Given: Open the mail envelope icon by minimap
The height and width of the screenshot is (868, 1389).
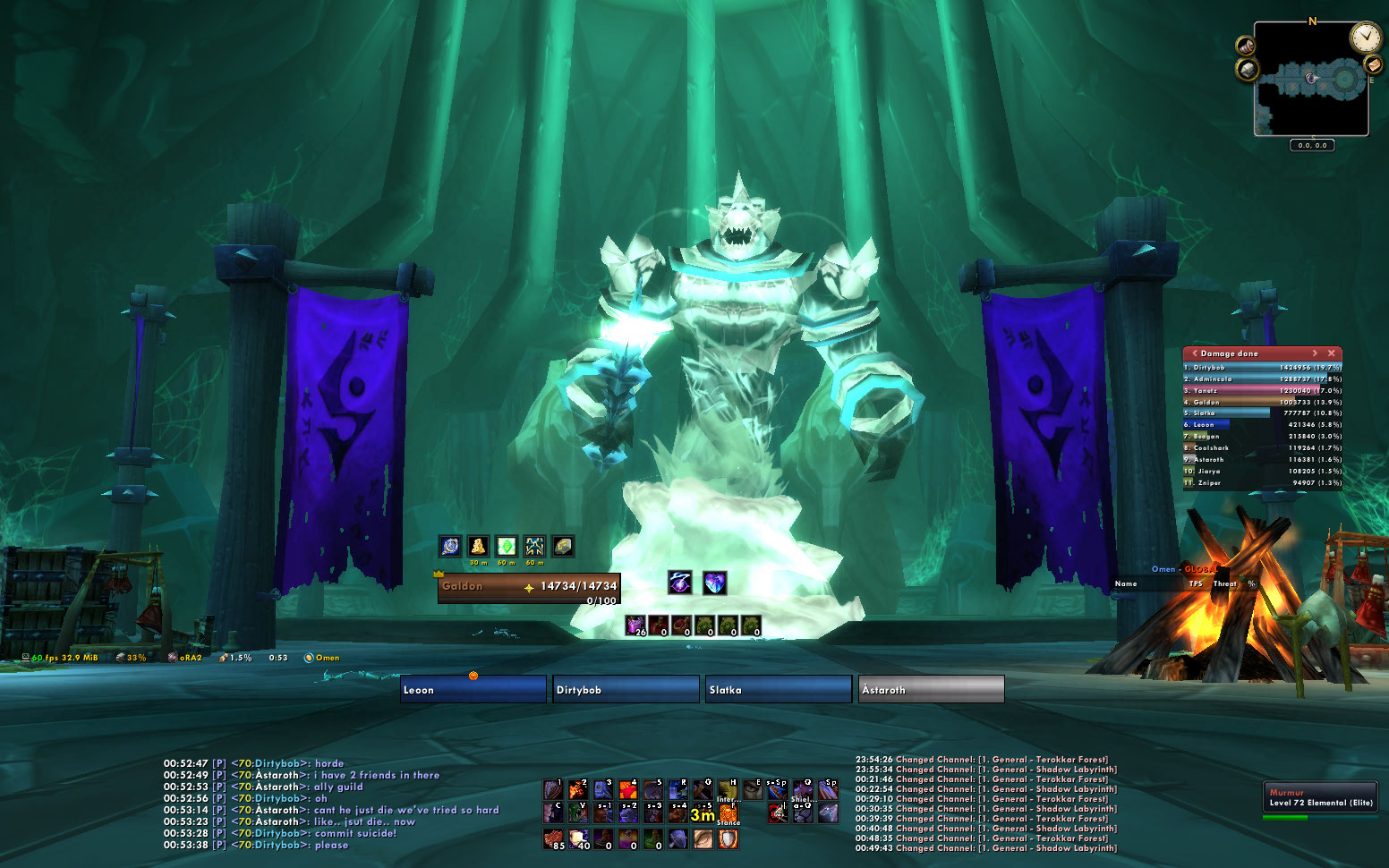Looking at the screenshot, I should 1373,64.
